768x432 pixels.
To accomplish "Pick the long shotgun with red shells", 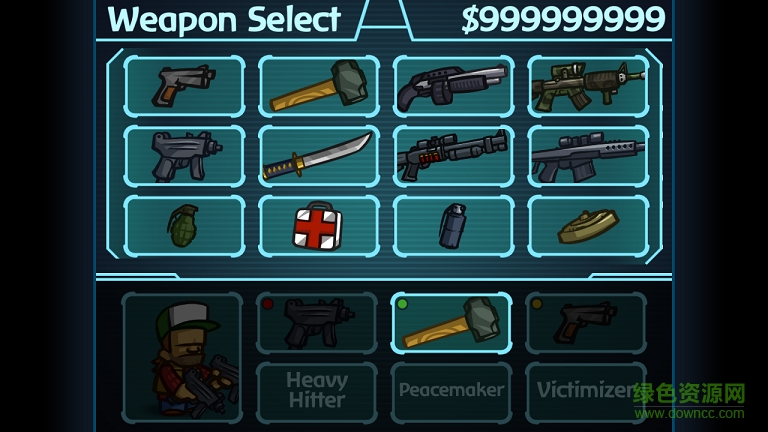I will 453,156.
